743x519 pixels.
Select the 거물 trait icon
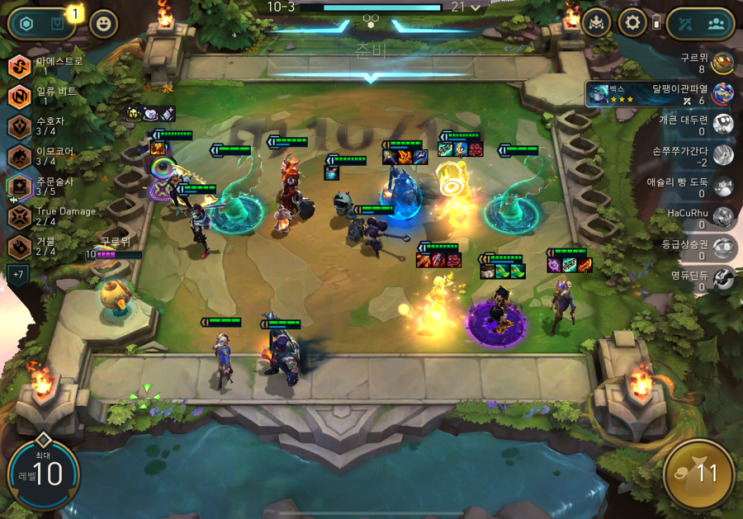click(20, 246)
